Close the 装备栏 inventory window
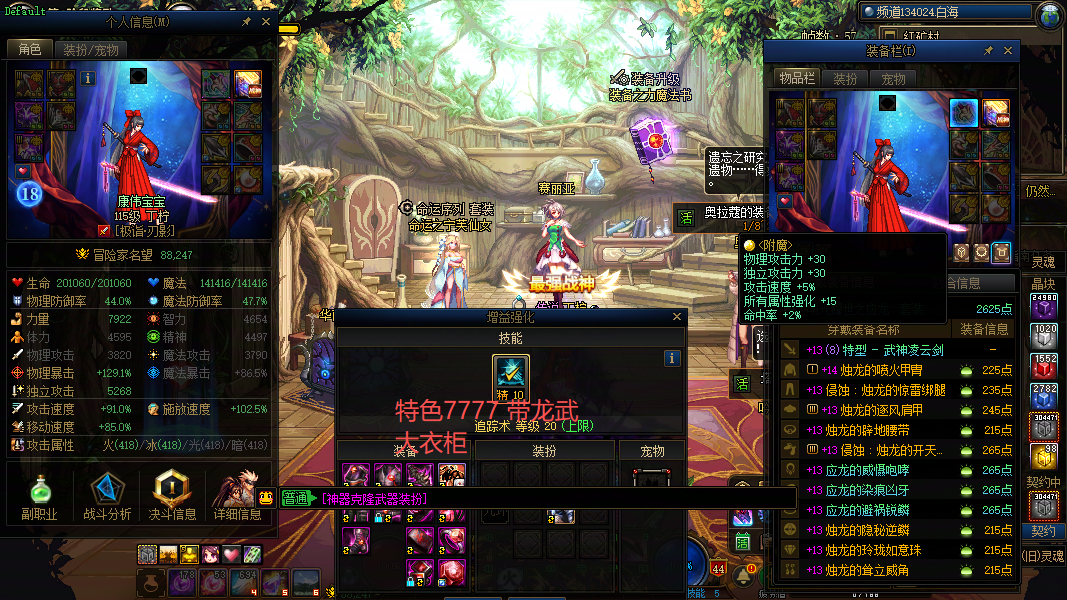Screen dimensions: 1067x600 [1008, 50]
